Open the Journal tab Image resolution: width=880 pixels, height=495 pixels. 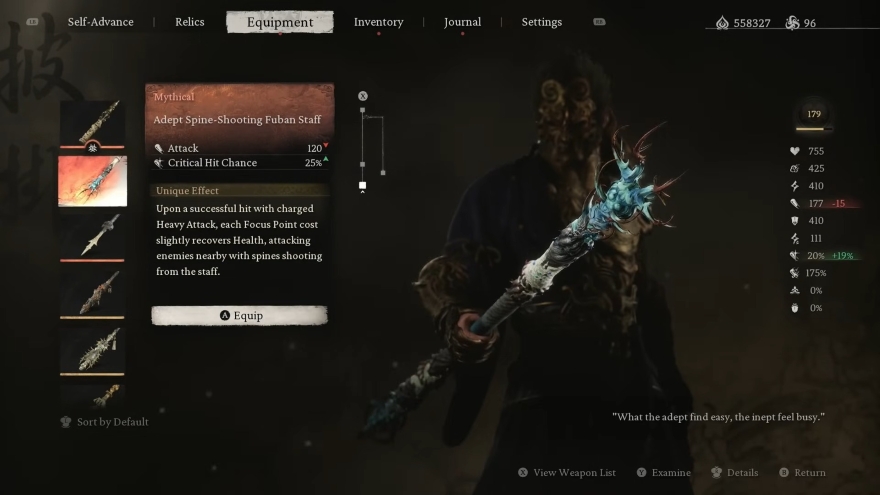click(x=462, y=22)
